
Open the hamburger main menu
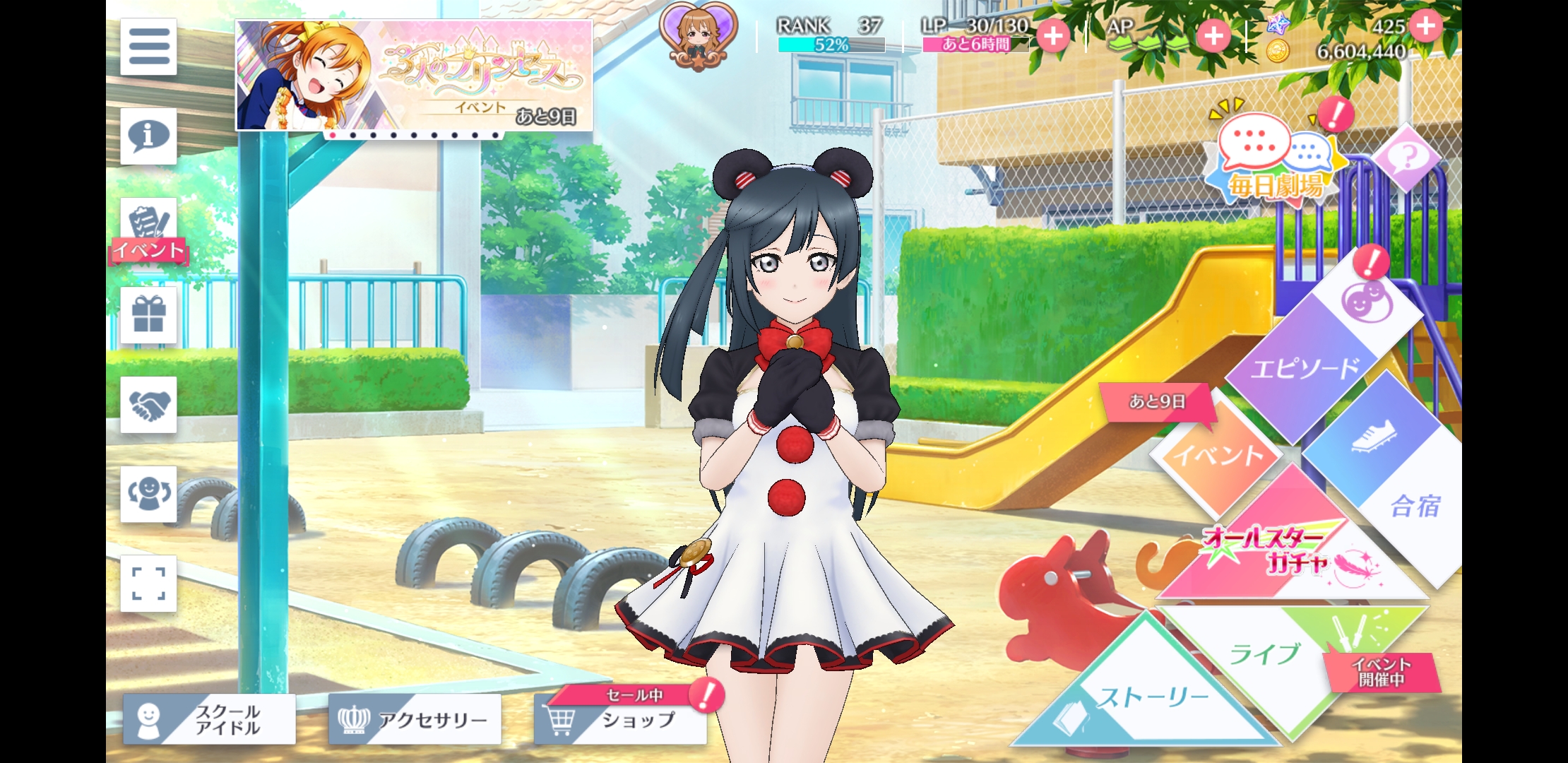tap(148, 47)
